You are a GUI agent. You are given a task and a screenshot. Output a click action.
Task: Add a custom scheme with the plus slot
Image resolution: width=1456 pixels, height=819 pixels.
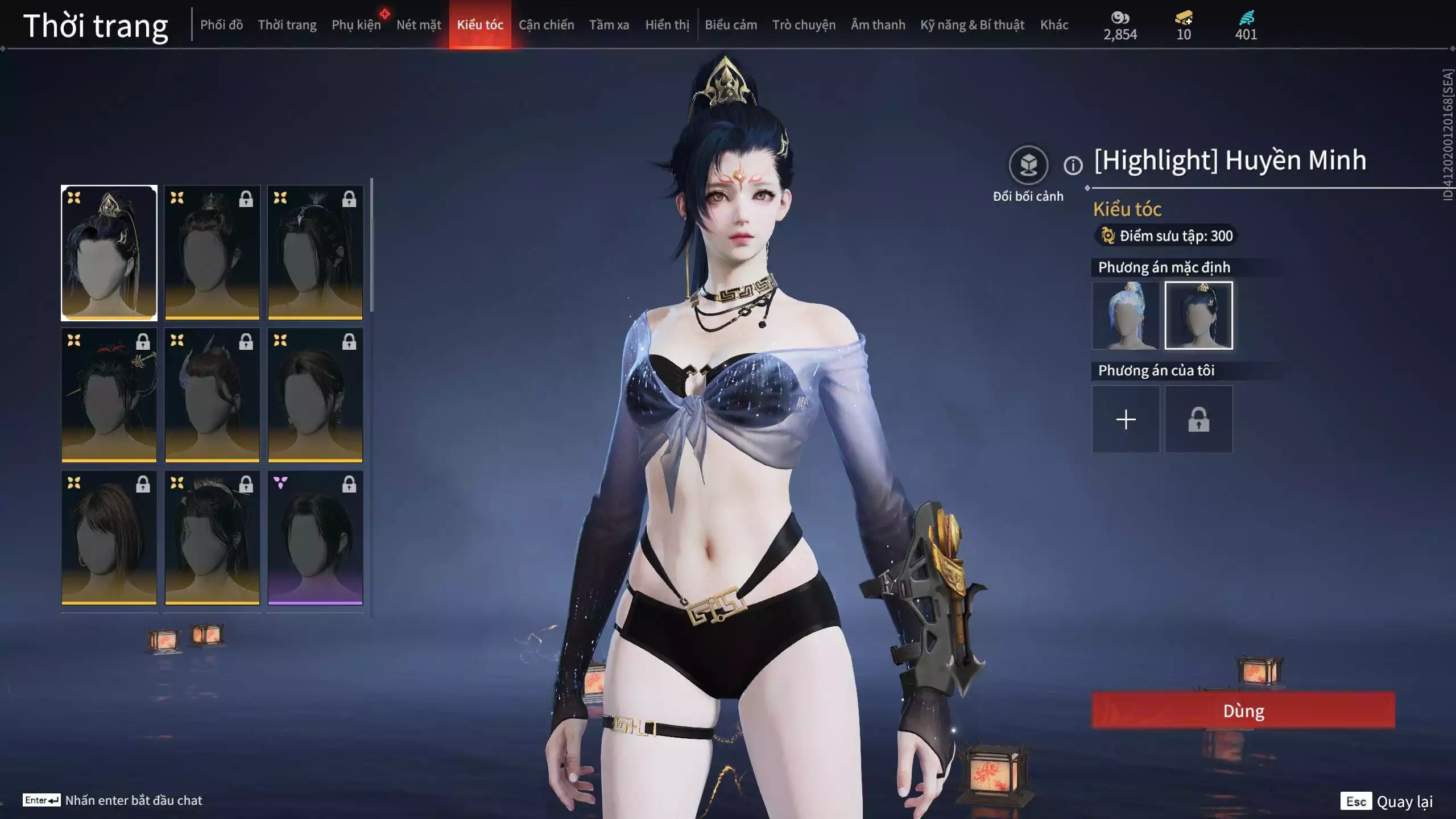tap(1126, 420)
